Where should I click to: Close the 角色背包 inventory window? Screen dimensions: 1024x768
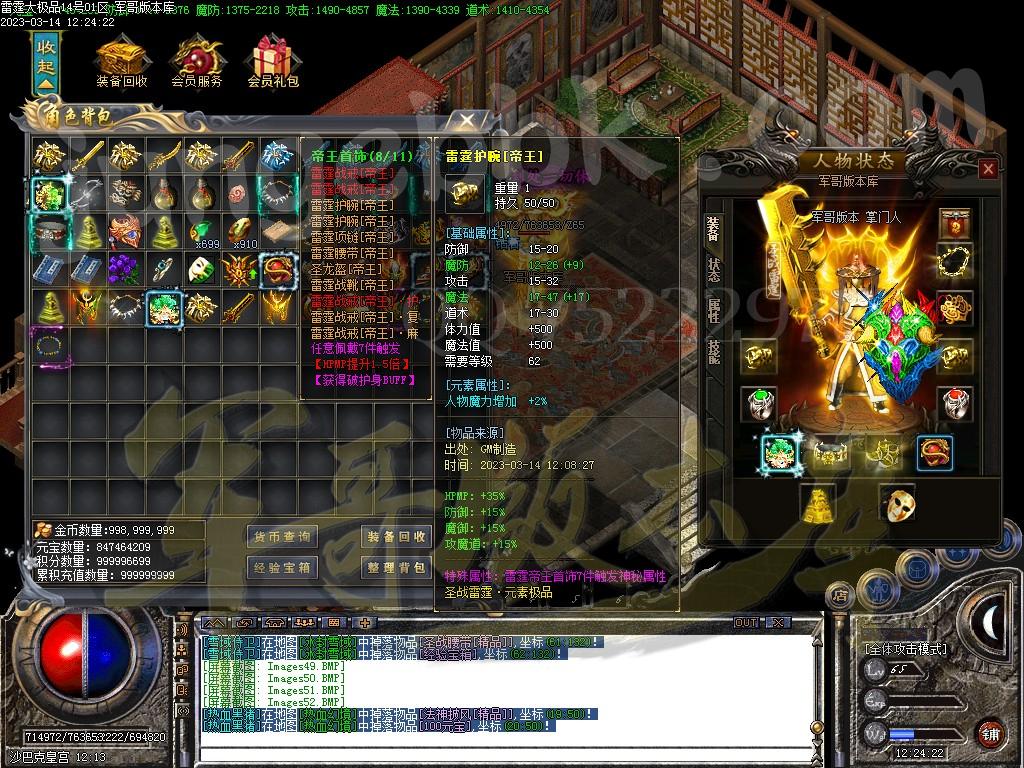467,119
